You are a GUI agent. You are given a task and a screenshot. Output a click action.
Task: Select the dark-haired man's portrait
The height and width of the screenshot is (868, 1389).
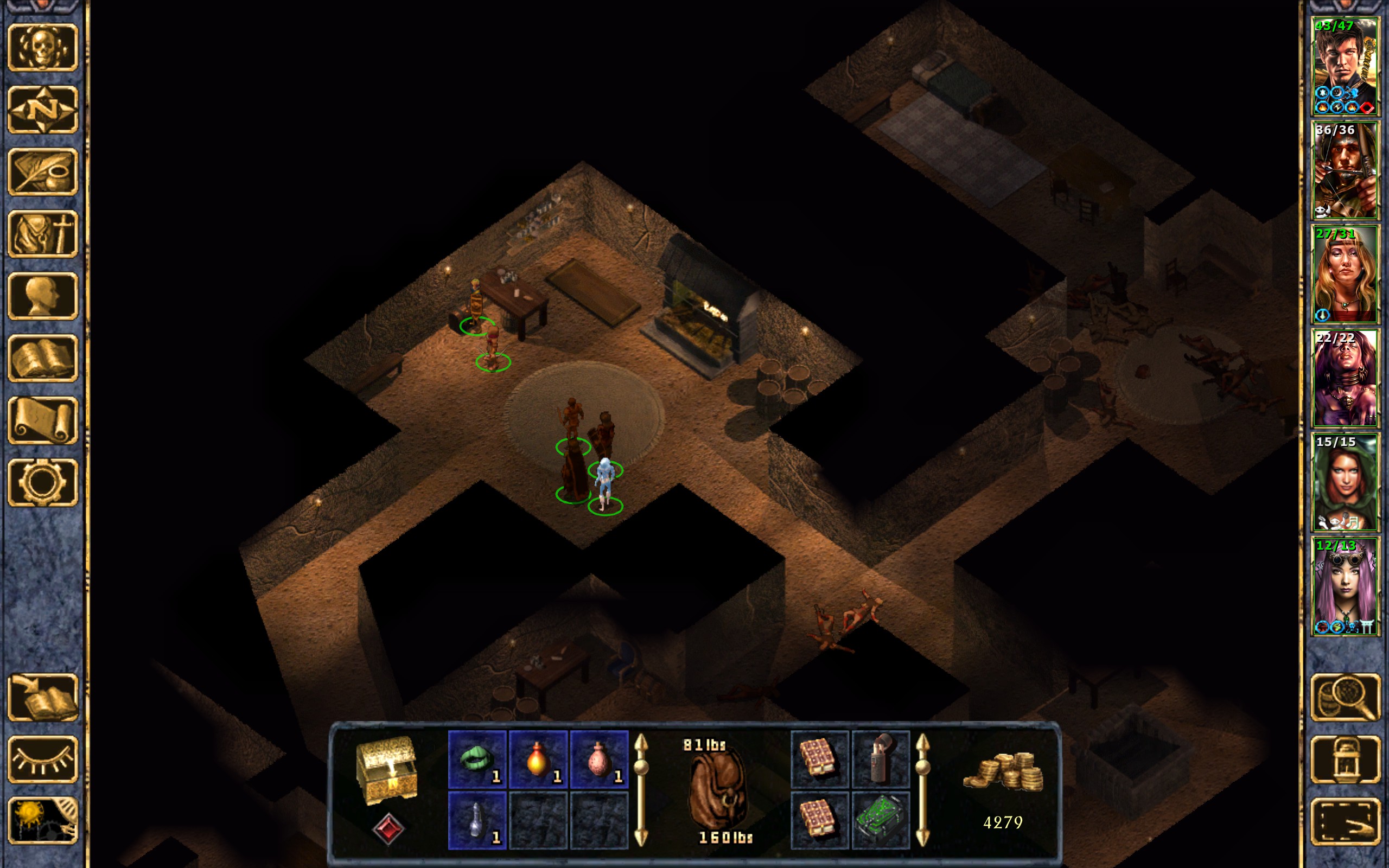point(1345,67)
